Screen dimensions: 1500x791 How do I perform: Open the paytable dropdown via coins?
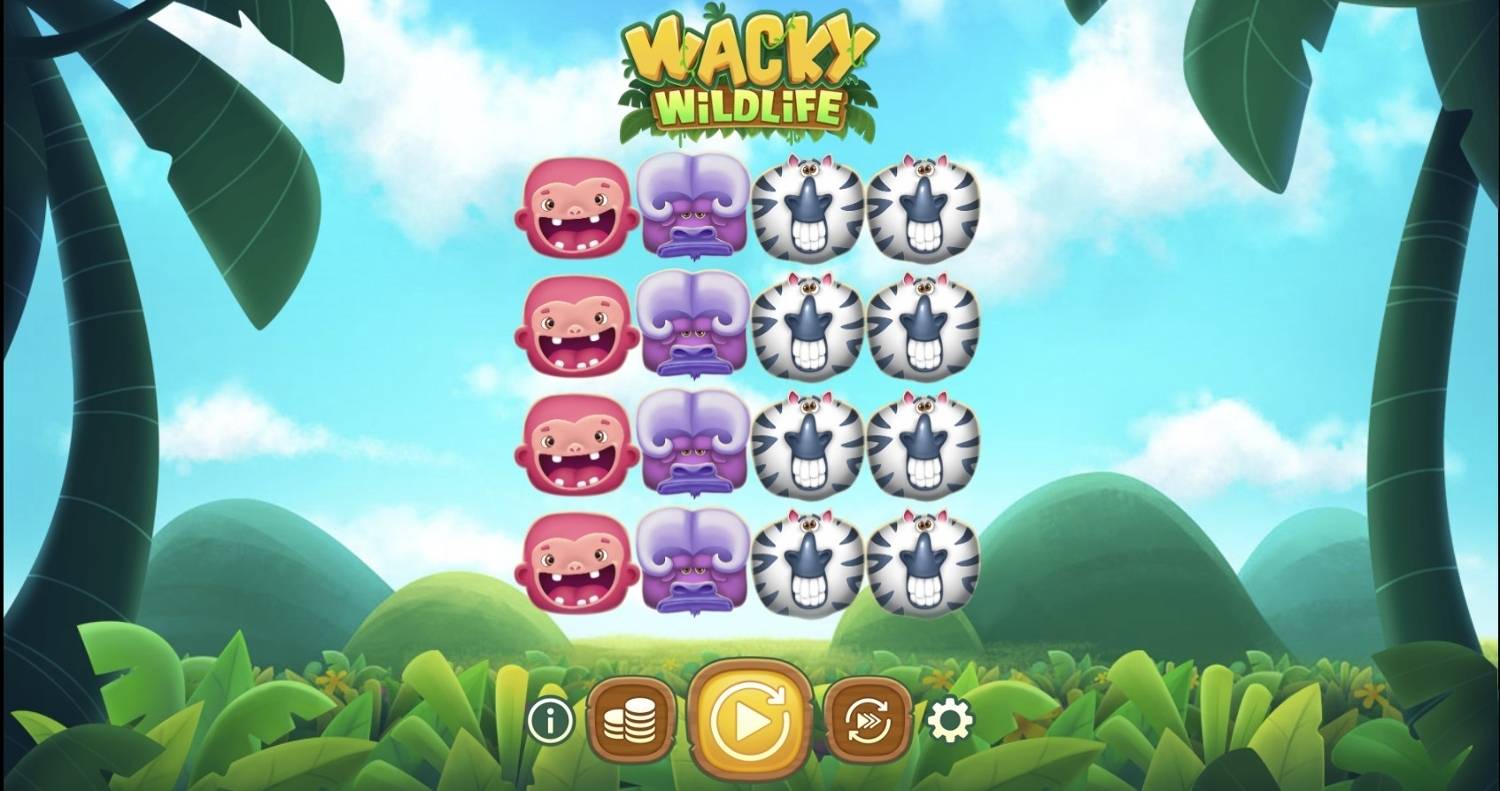click(x=632, y=718)
